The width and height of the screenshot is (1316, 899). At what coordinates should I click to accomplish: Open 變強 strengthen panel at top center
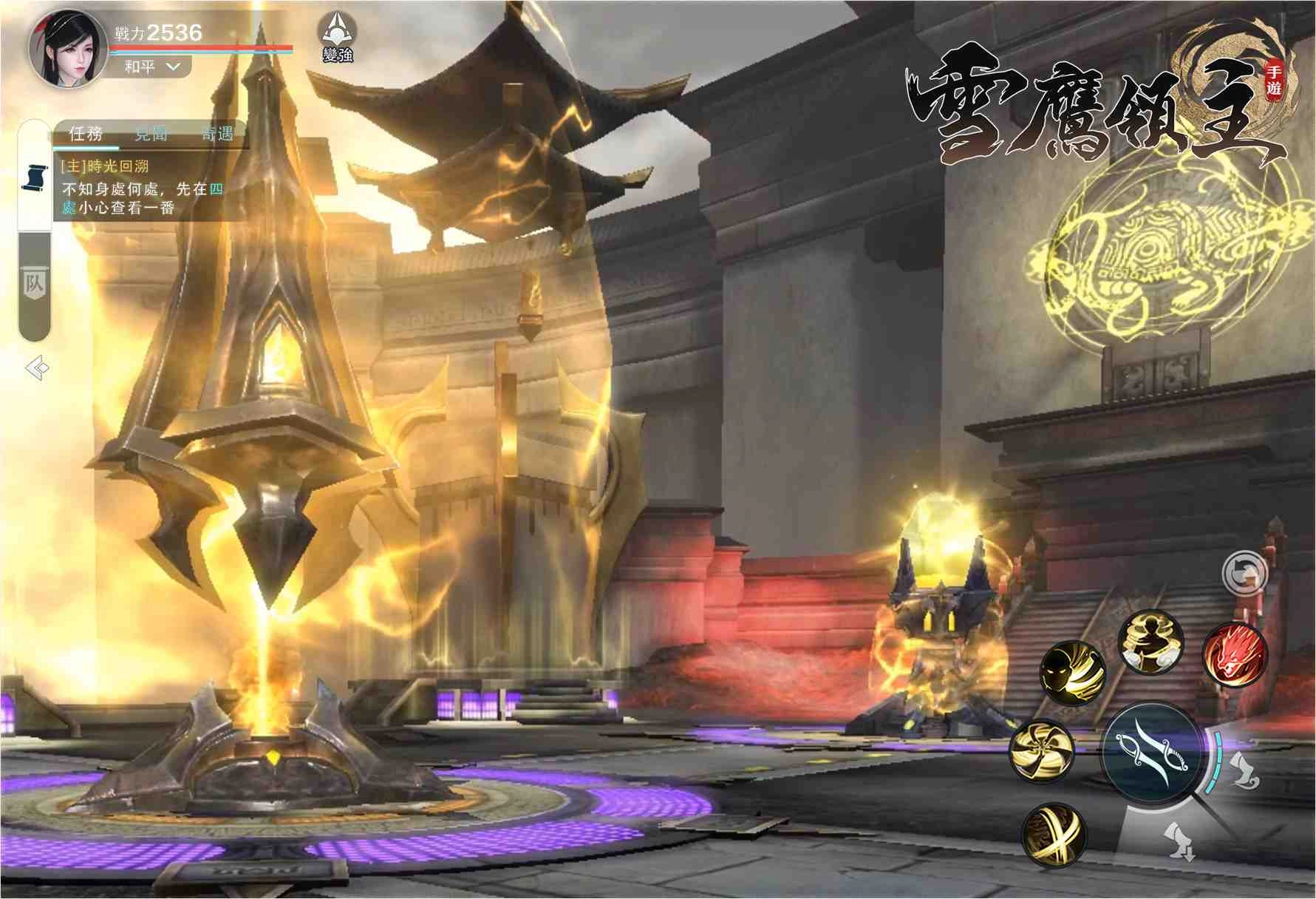coord(336,37)
